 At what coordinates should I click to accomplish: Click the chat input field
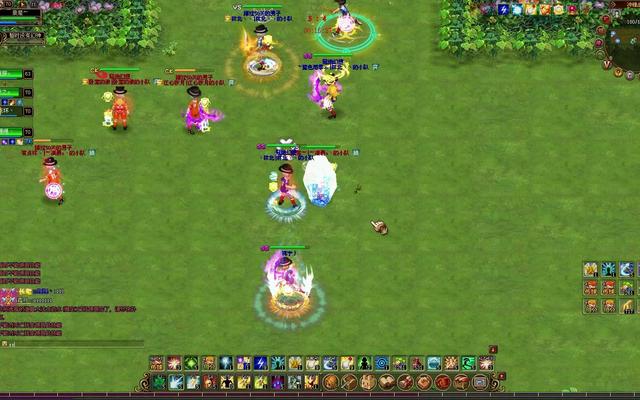[70, 343]
